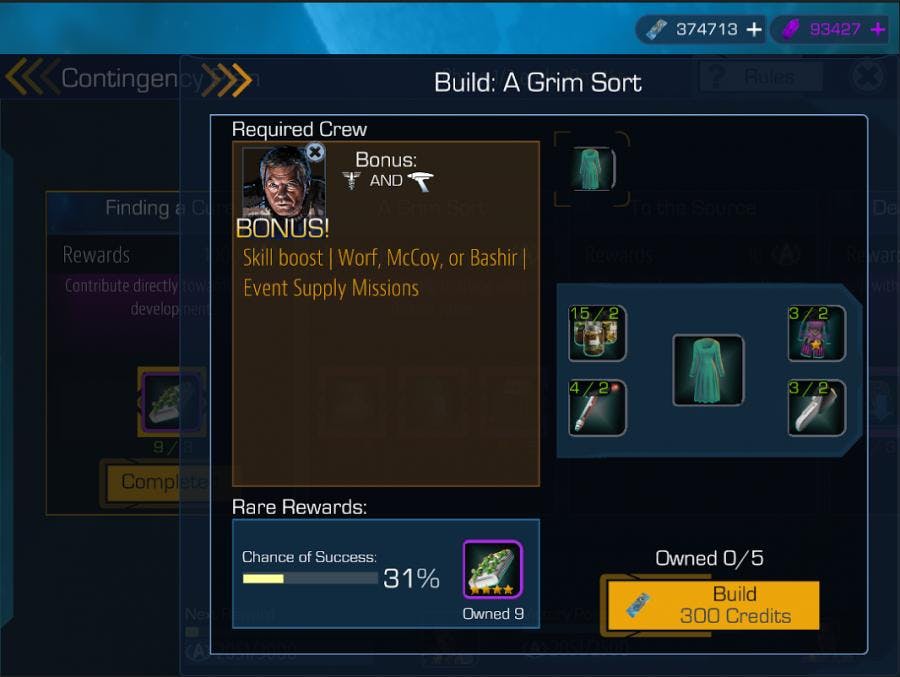
Task: Buy more purple dilithium currency
Action: [878, 30]
